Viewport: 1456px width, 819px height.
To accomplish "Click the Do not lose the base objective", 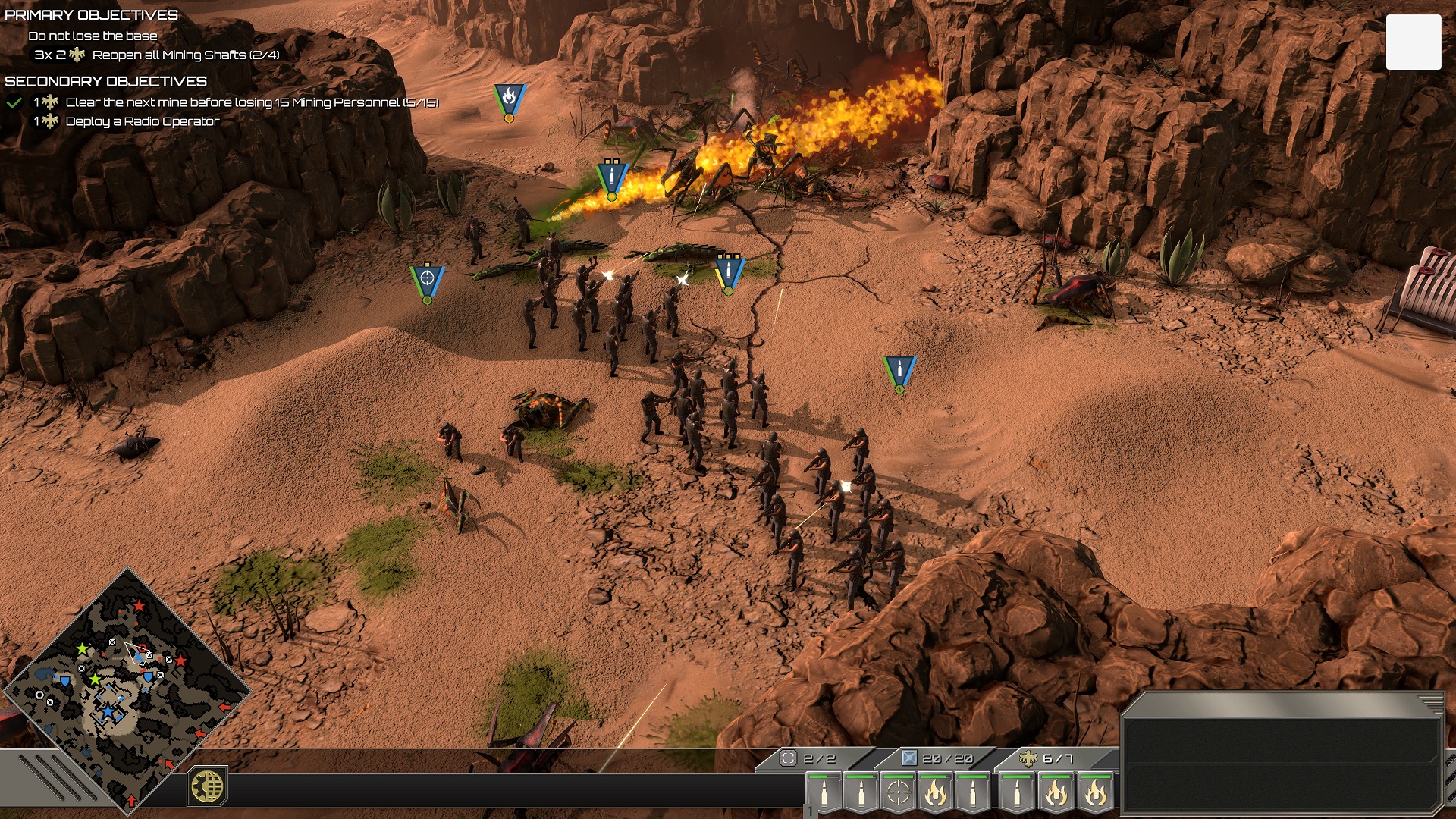I will pos(93,36).
